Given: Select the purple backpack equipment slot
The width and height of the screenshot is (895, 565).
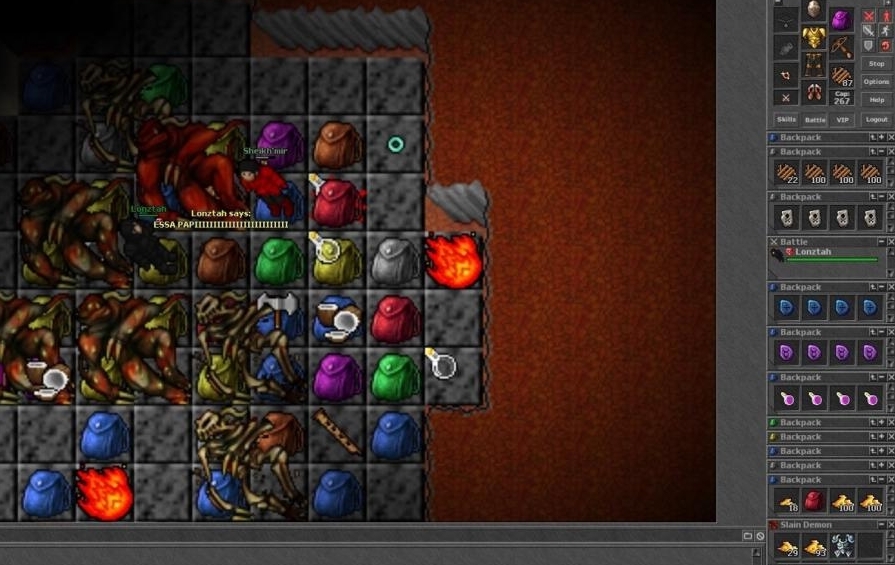Looking at the screenshot, I should pyautogui.click(x=842, y=19).
